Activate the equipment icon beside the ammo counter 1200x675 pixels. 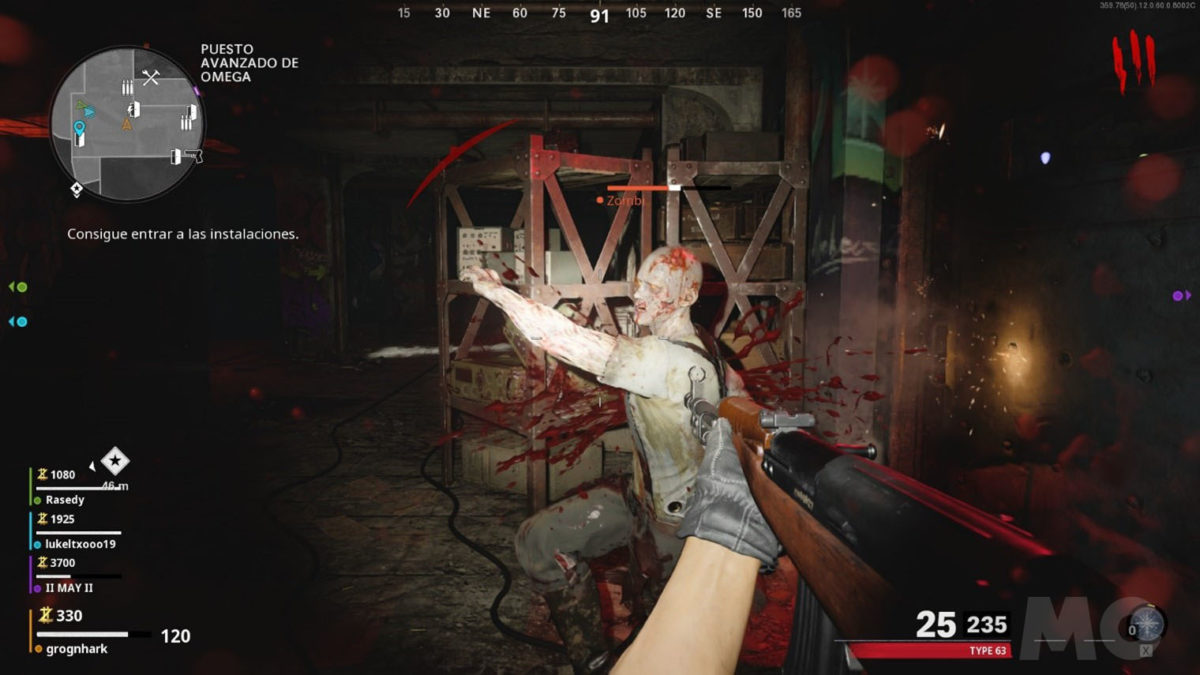coord(1146,627)
